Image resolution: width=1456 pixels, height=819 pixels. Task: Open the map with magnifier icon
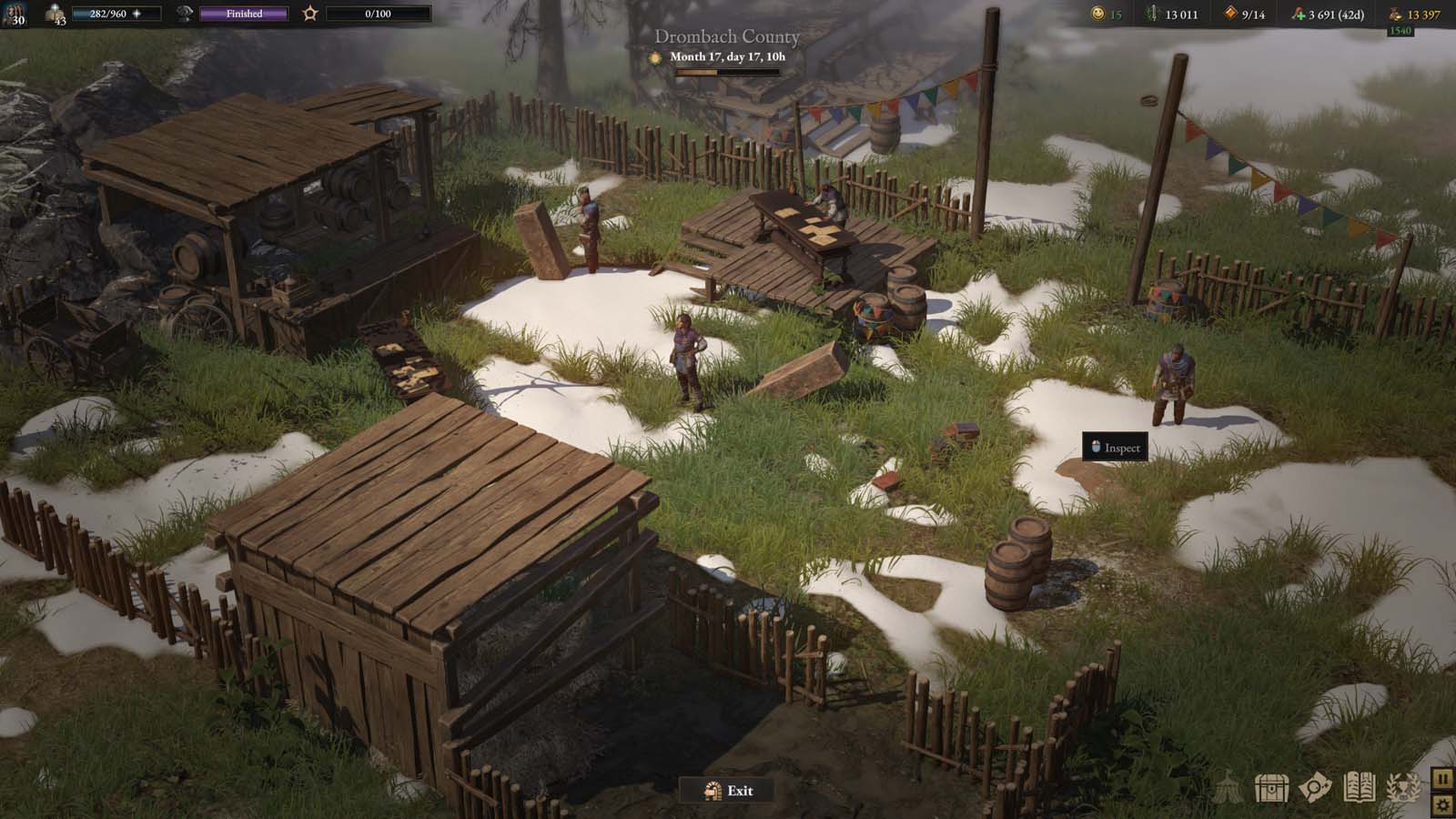click(x=1315, y=788)
